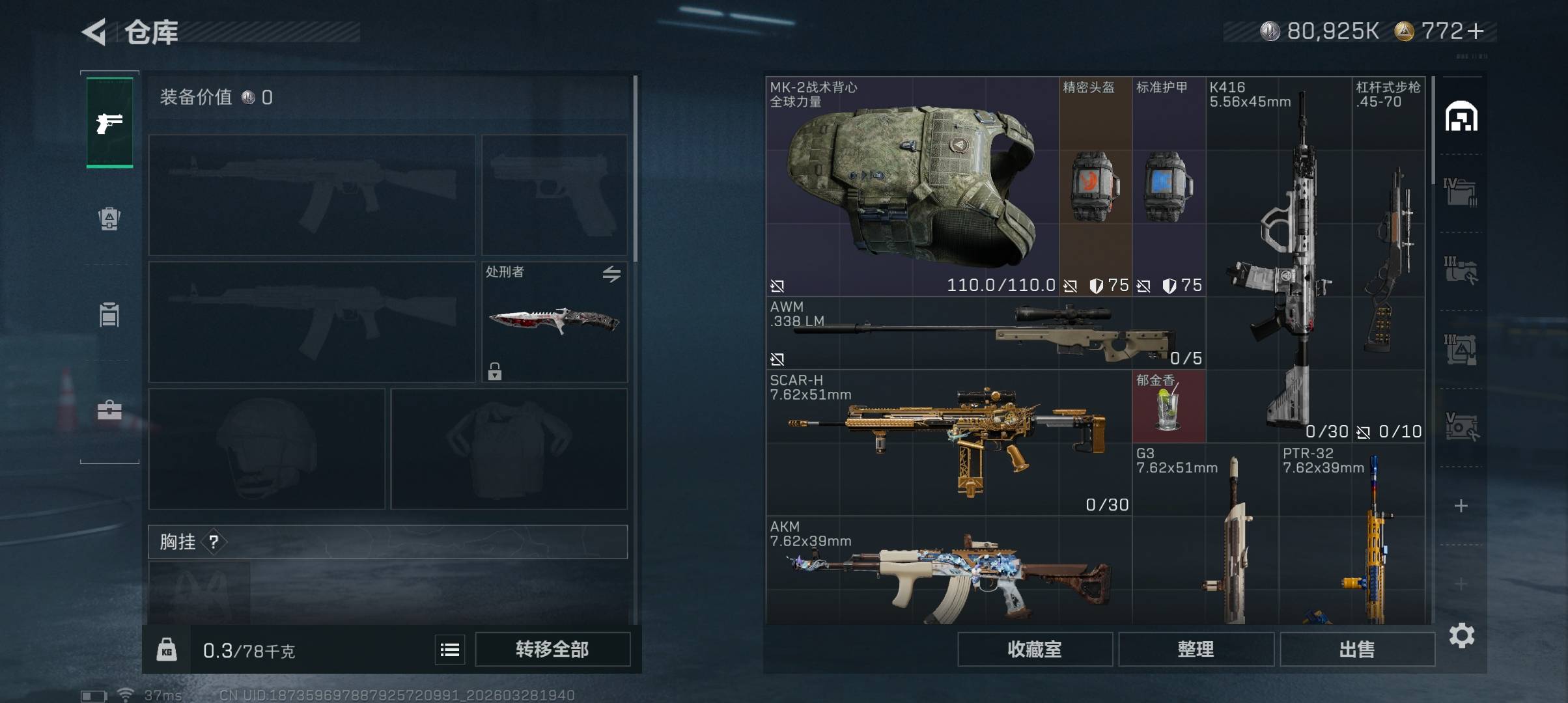Switch to the pistol loadout tab
Screen dimensions: 1568x703
click(x=109, y=122)
